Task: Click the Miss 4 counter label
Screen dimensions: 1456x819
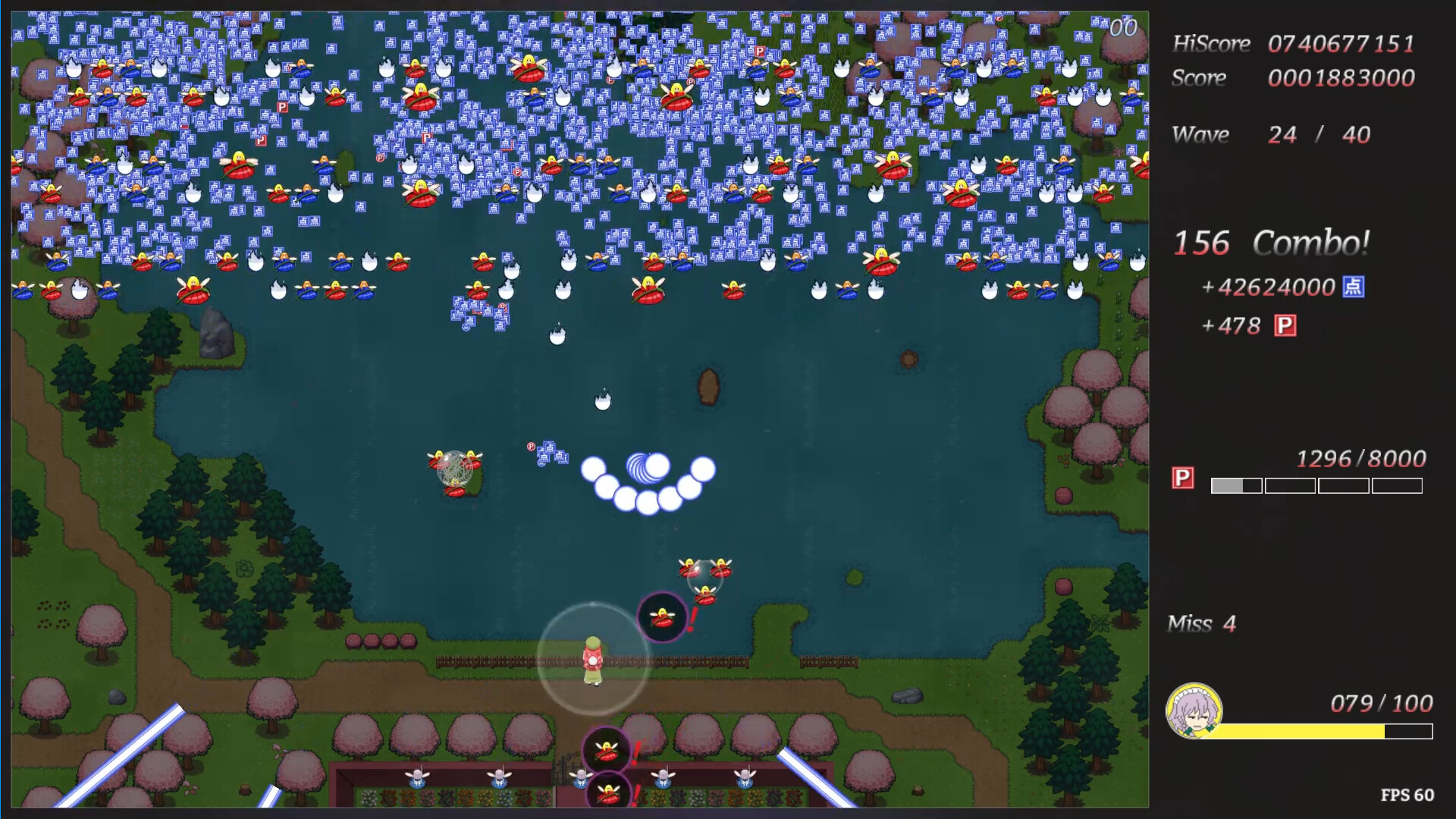Action: [x=1201, y=623]
